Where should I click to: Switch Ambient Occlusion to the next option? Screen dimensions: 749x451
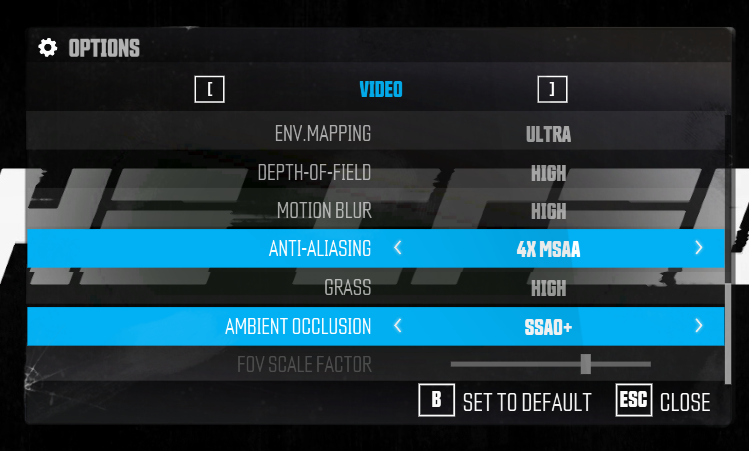click(698, 326)
